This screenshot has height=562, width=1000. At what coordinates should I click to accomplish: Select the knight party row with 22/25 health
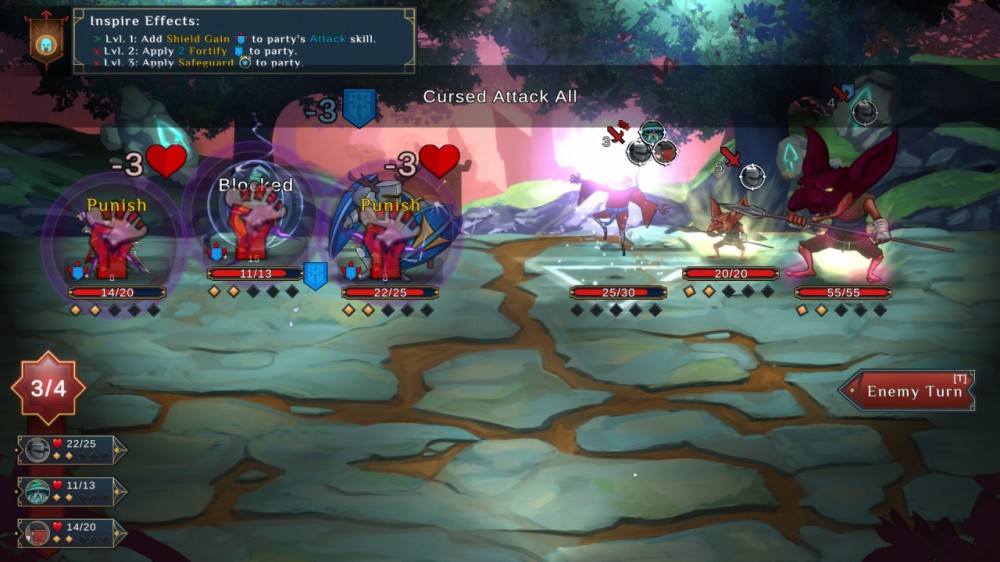pyautogui.click(x=72, y=450)
